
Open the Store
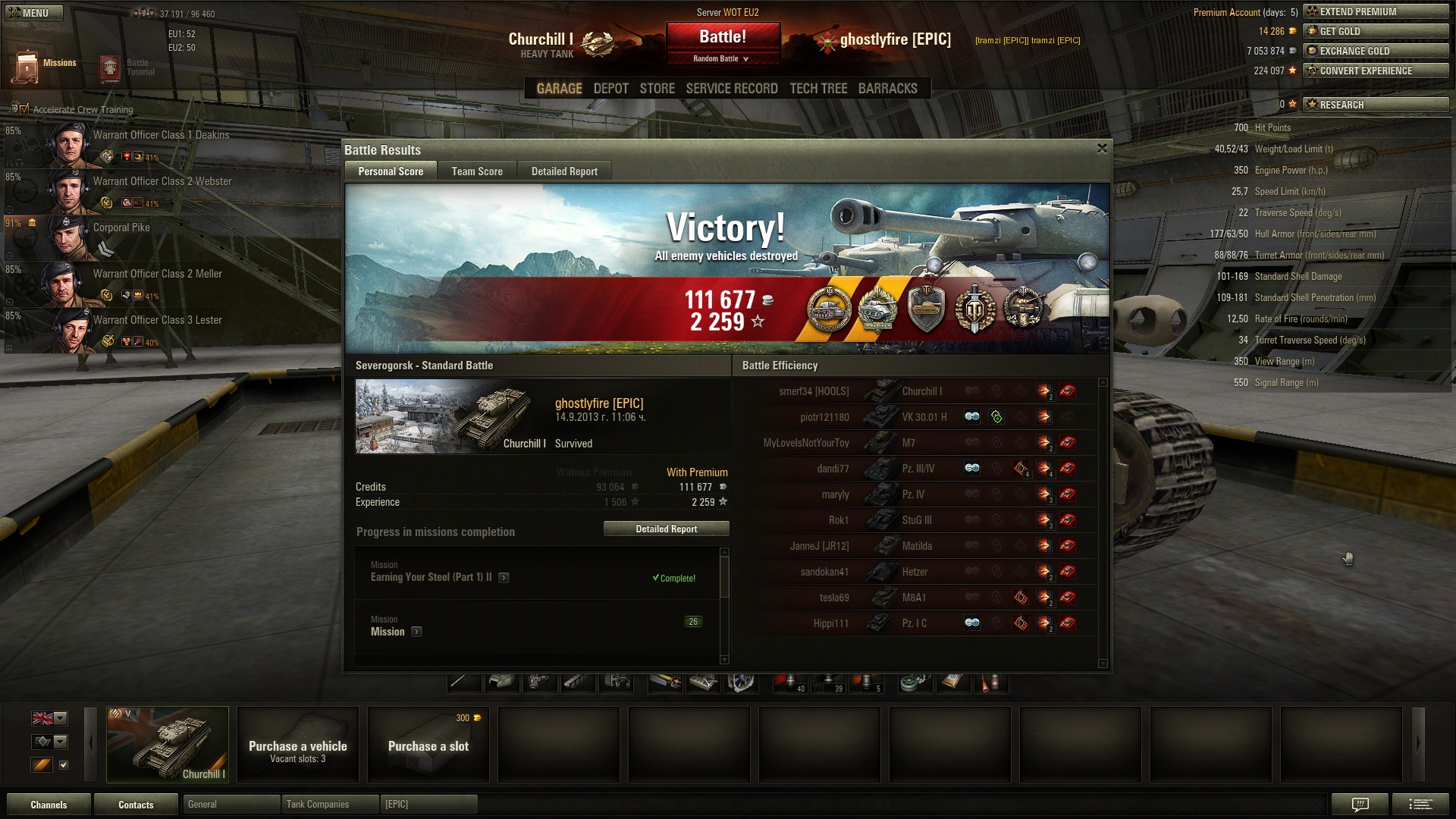click(x=657, y=89)
